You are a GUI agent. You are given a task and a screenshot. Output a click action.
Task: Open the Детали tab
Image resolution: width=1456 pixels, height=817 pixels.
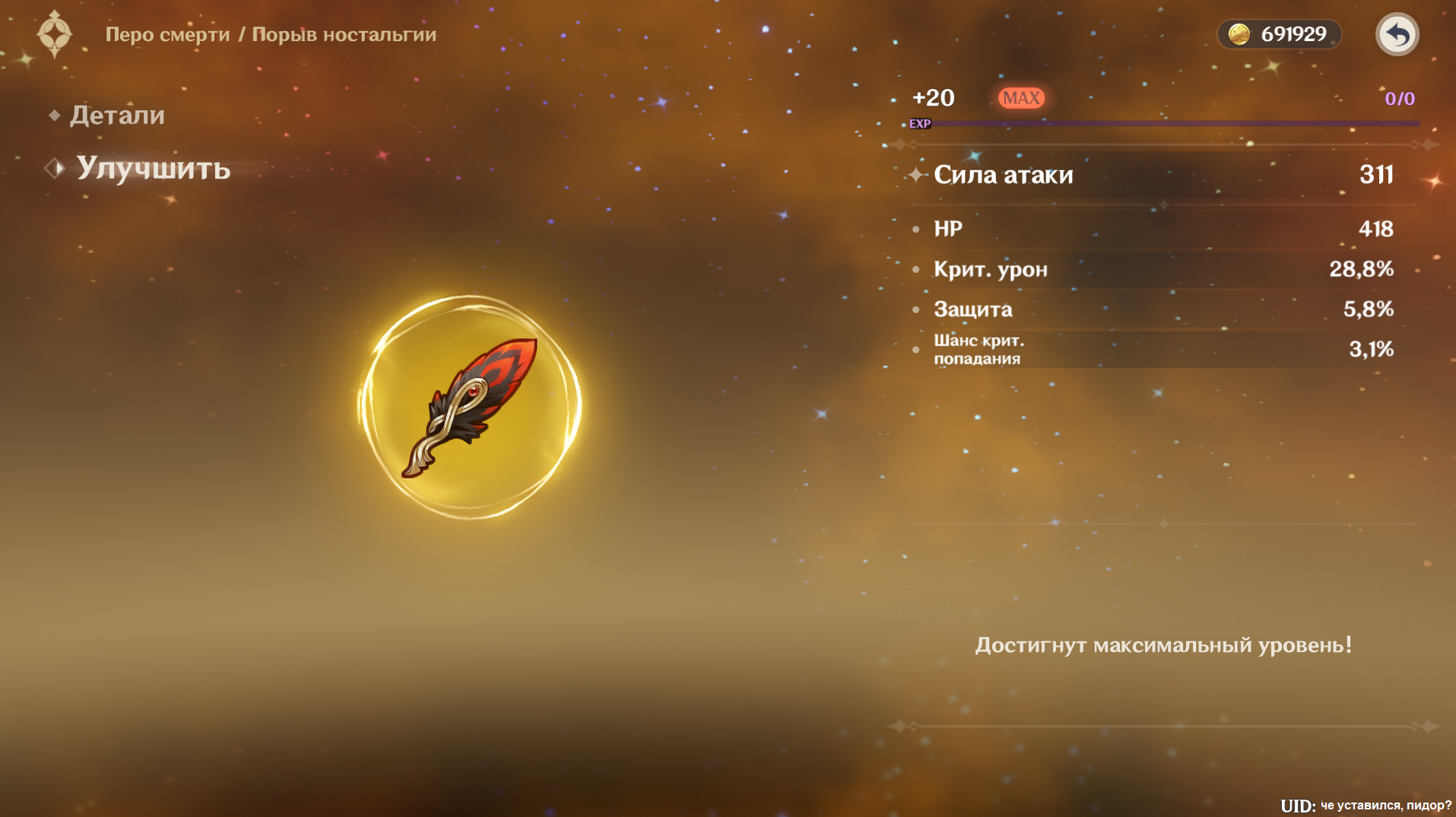coord(117,116)
